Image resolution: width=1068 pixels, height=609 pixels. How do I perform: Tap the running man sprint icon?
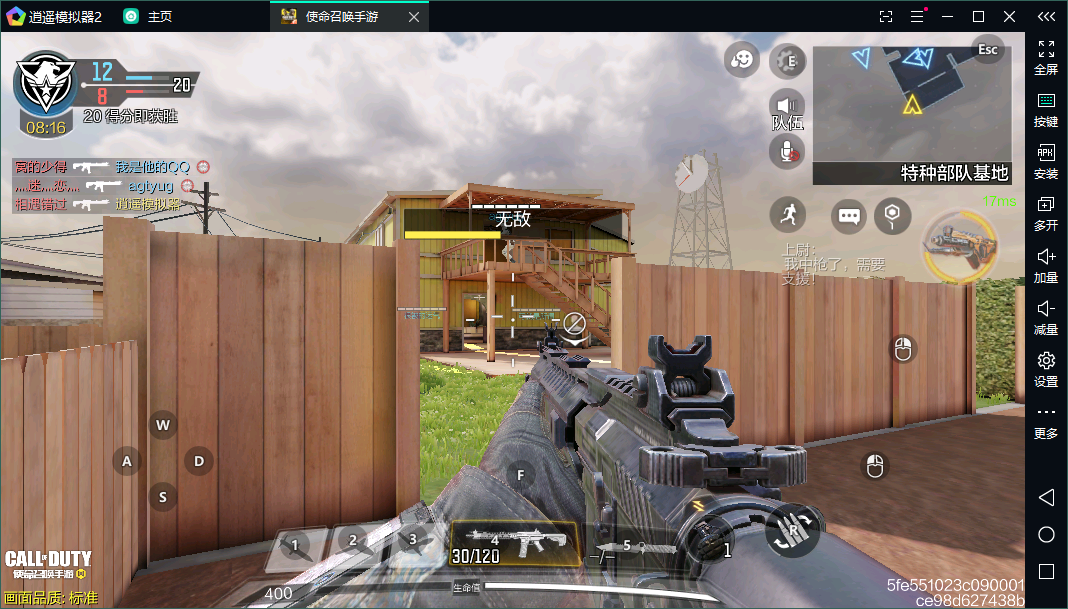click(x=788, y=214)
